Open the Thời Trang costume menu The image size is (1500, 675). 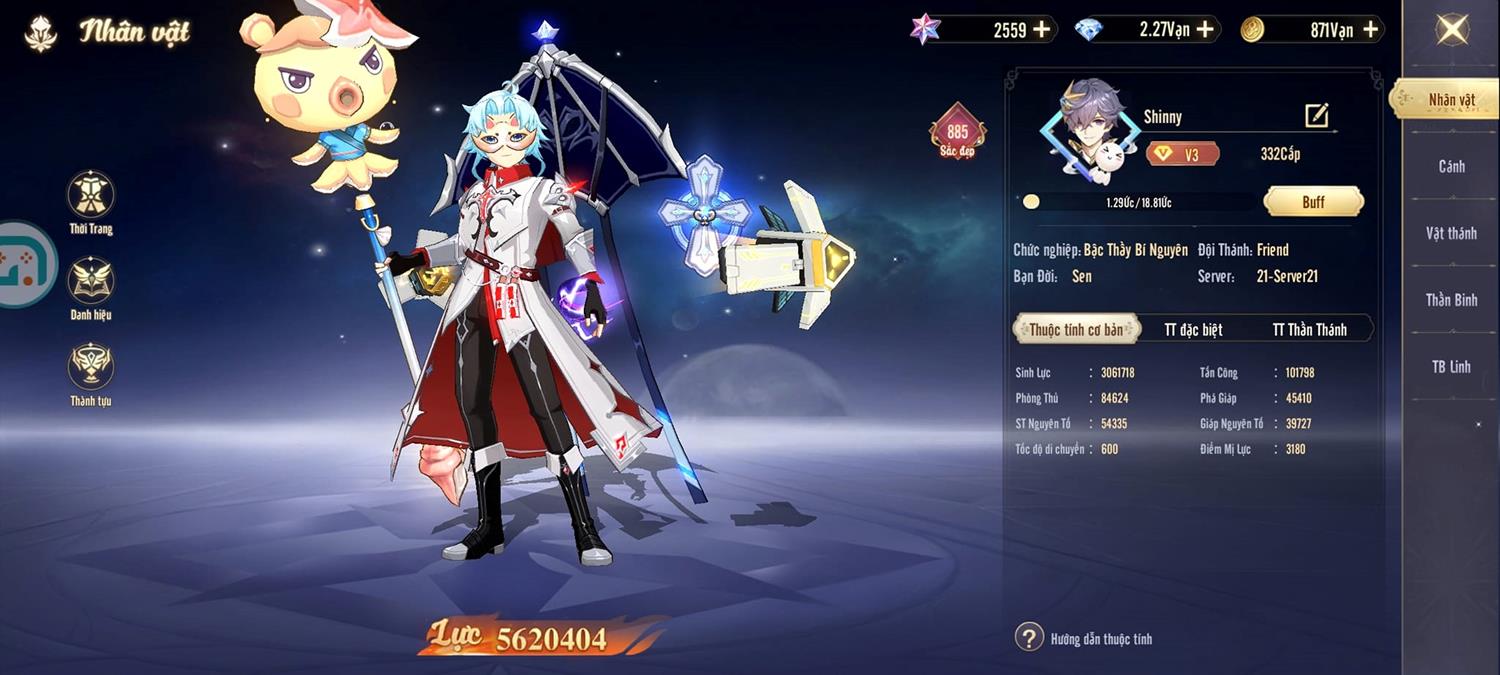coord(91,195)
